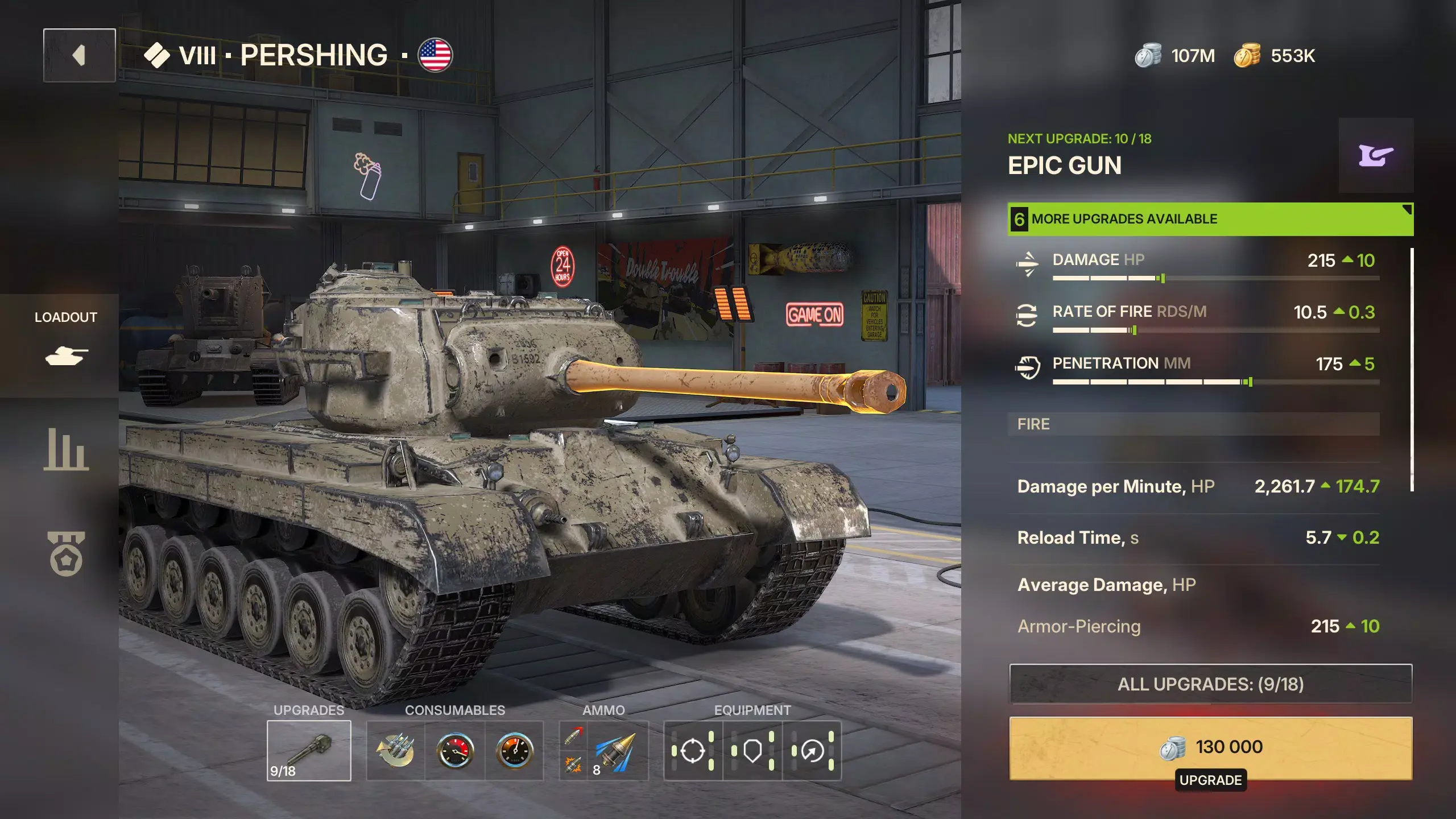Select the engine speed gauge consumable
1456x819 pixels.
515,750
